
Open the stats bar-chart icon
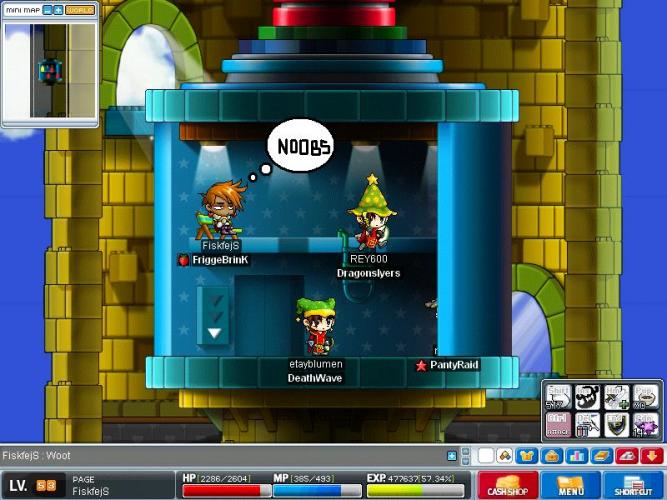point(576,456)
